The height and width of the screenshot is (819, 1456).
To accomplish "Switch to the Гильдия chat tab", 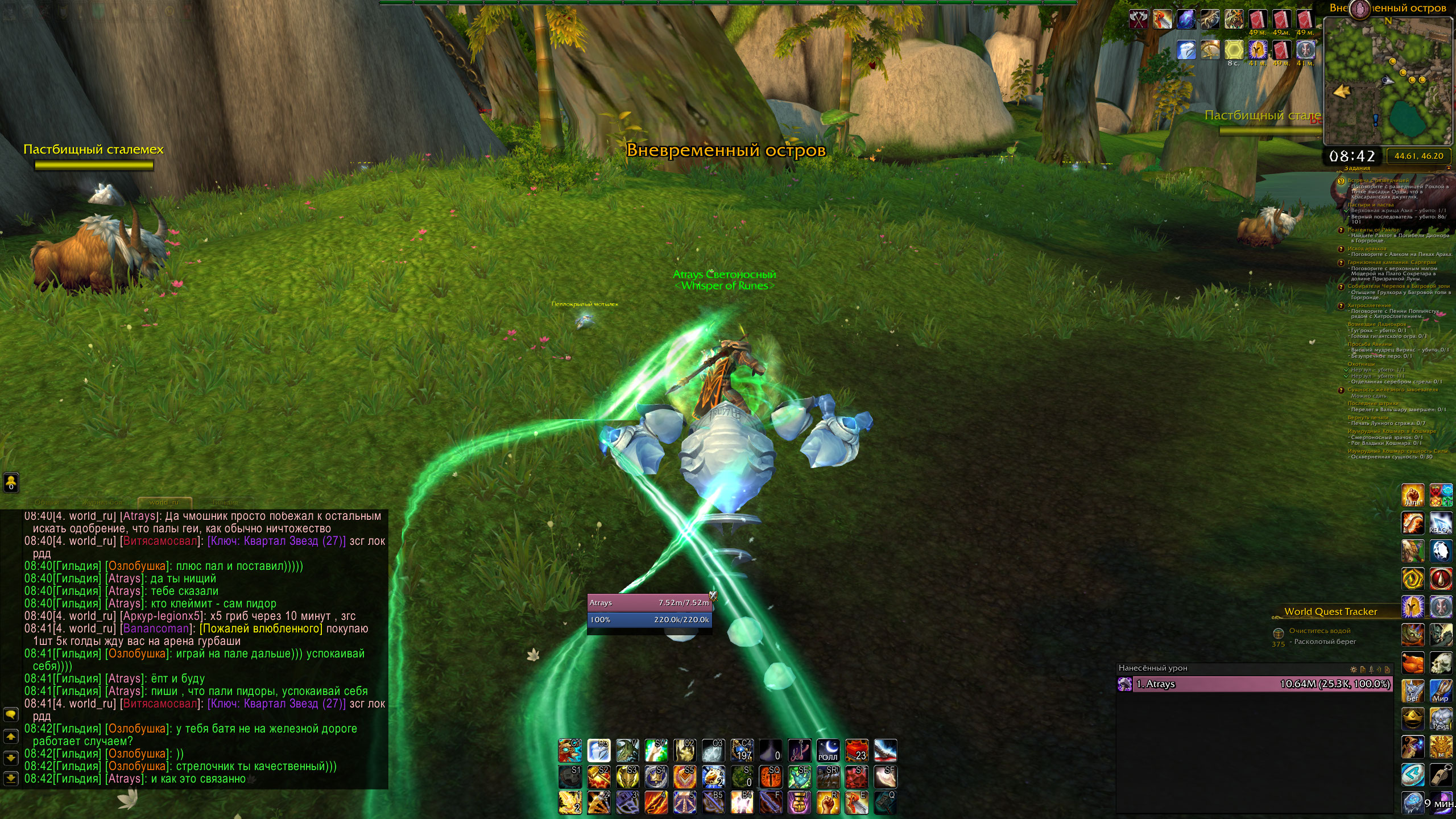I will coord(225,503).
